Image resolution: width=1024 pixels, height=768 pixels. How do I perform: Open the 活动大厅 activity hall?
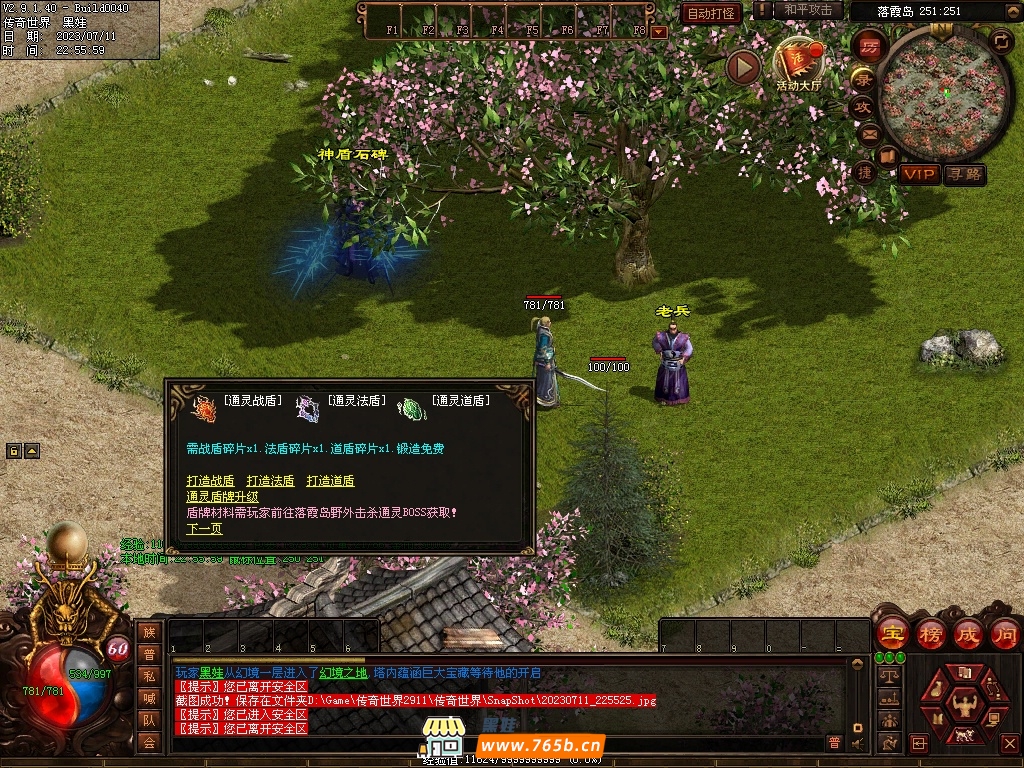[798, 66]
